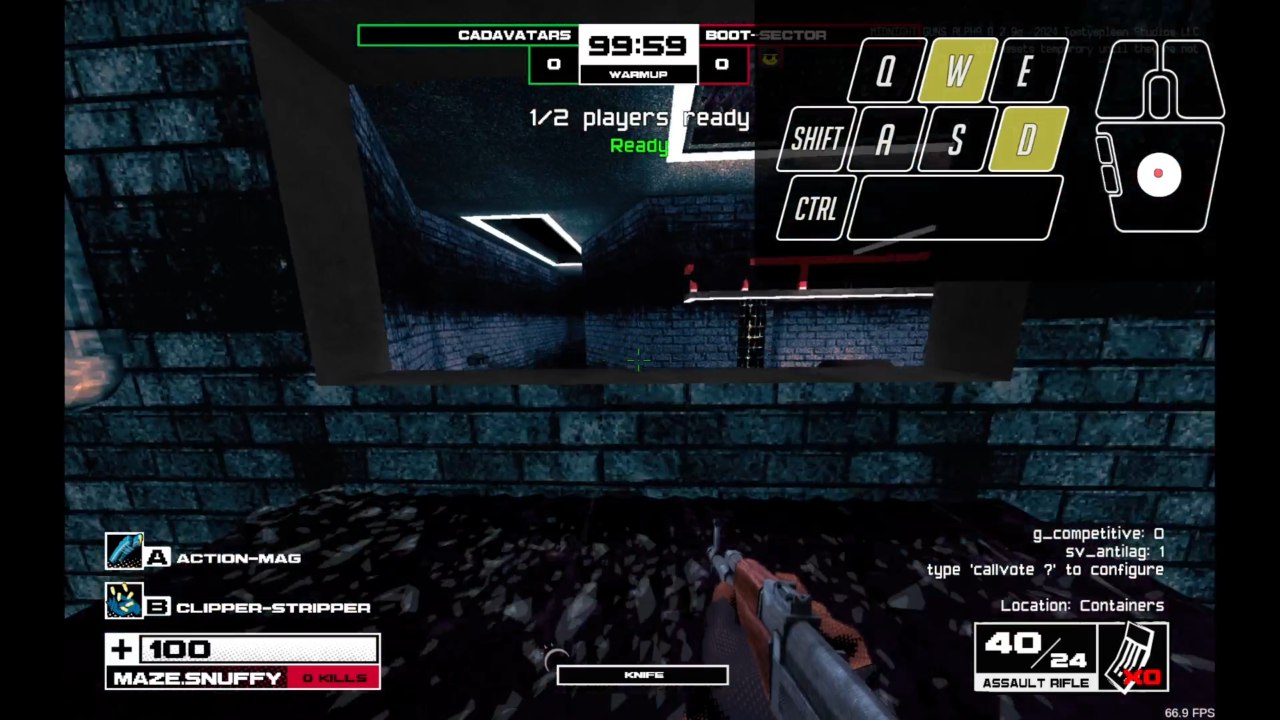Click the green Ready text

[639, 146]
